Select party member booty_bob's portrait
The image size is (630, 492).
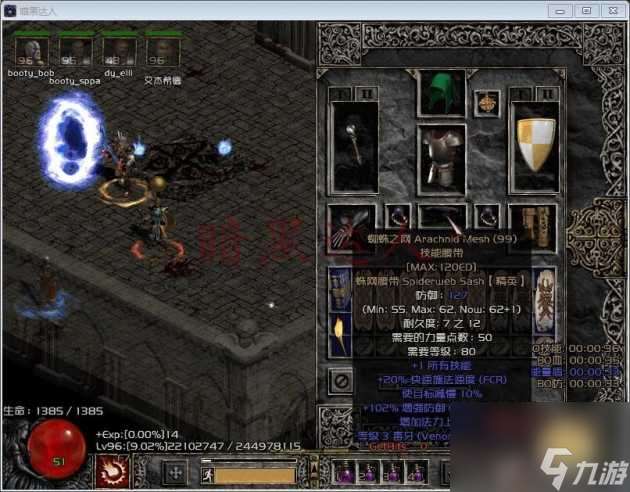pos(30,51)
